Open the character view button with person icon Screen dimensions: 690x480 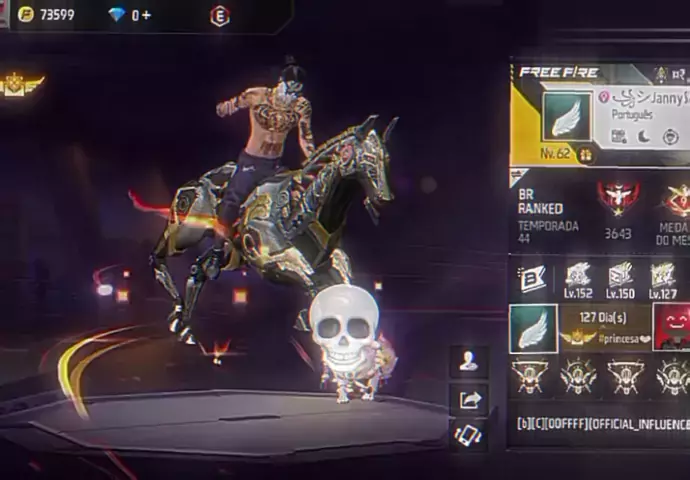(468, 362)
